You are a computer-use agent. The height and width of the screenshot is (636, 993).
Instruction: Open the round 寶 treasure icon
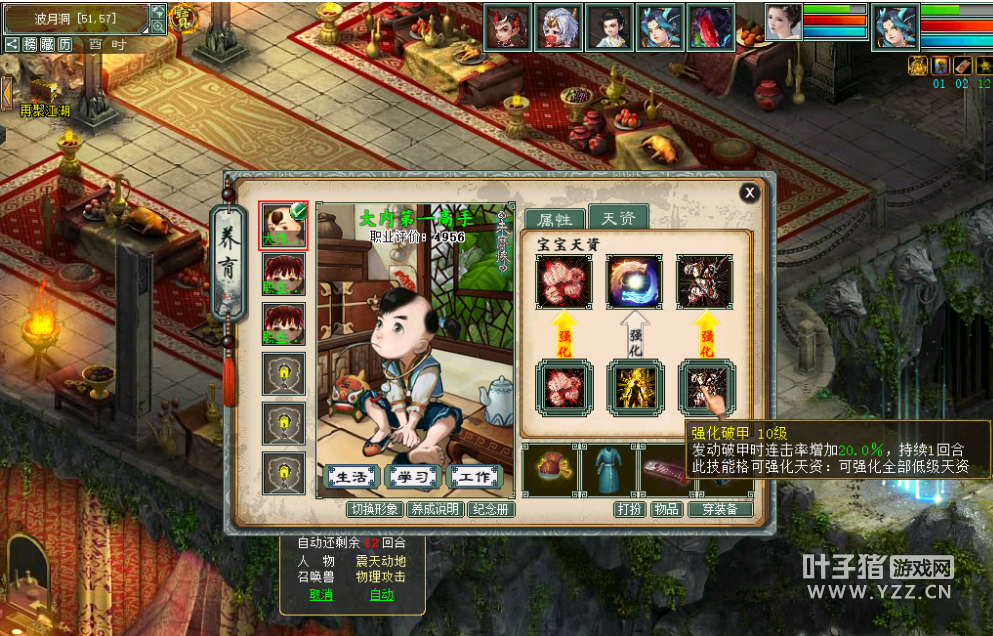click(183, 17)
